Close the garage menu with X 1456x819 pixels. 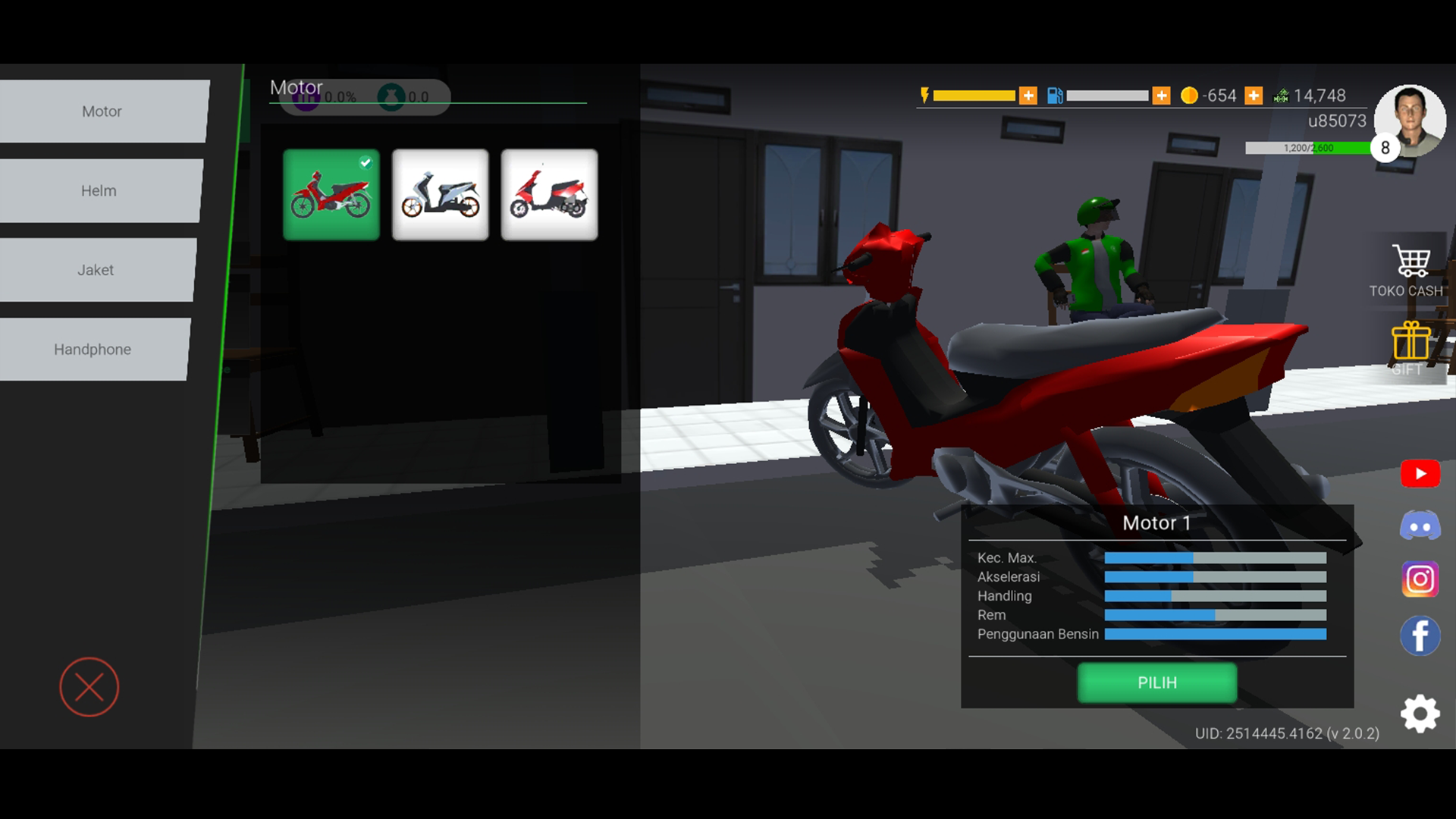click(89, 687)
